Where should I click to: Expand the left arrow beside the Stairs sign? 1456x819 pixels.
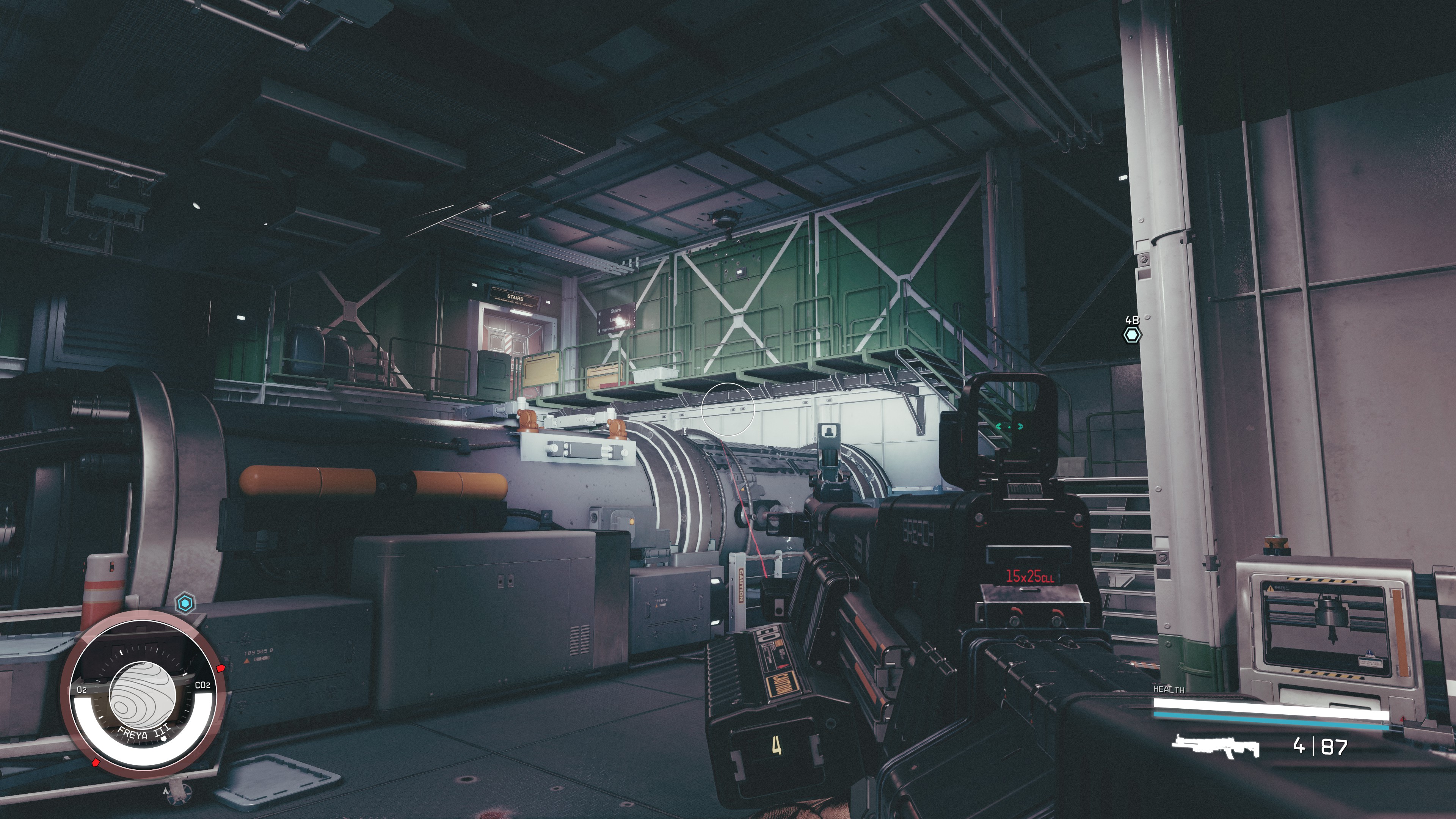(x=600, y=314)
